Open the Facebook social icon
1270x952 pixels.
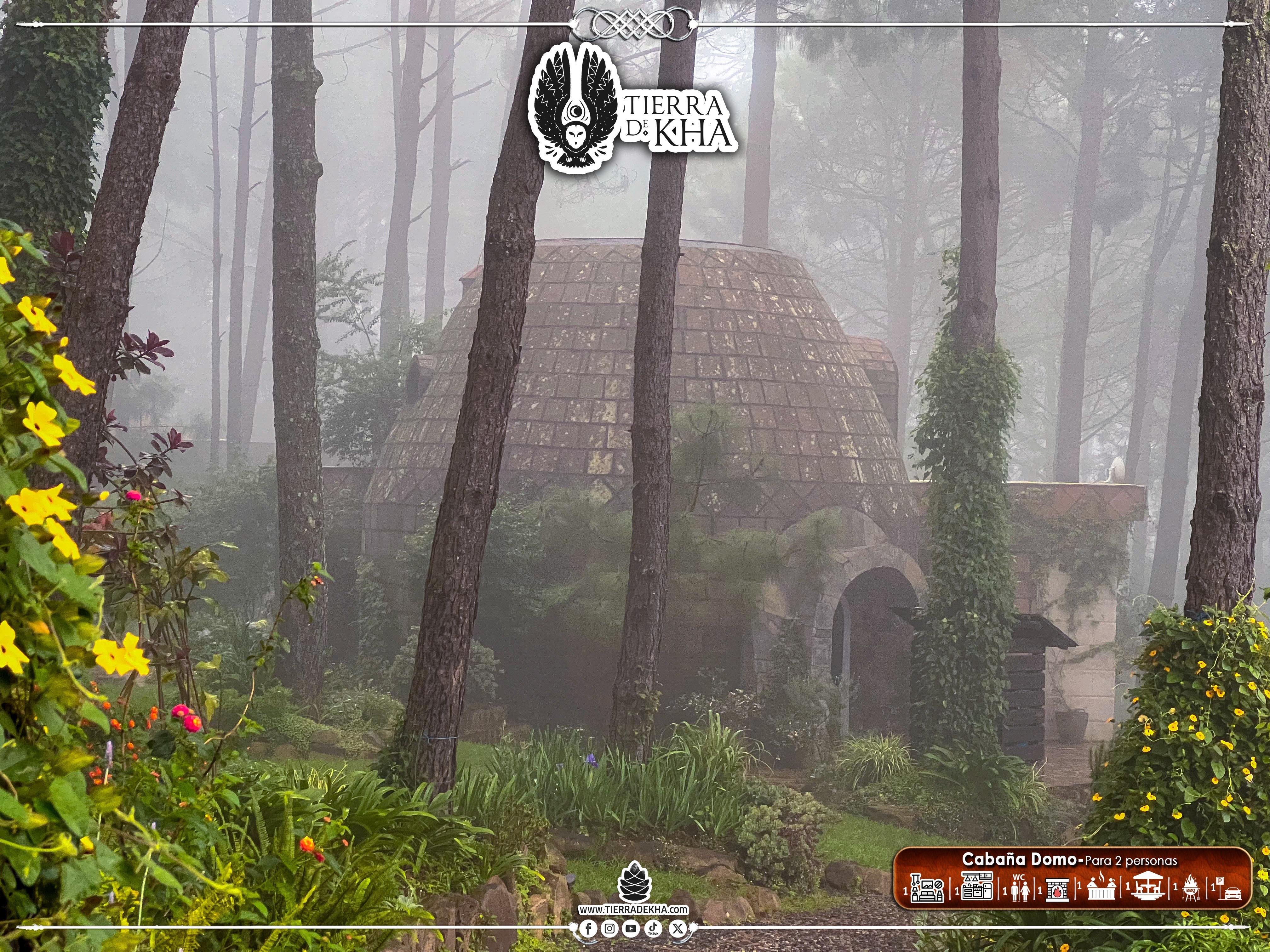(588, 929)
